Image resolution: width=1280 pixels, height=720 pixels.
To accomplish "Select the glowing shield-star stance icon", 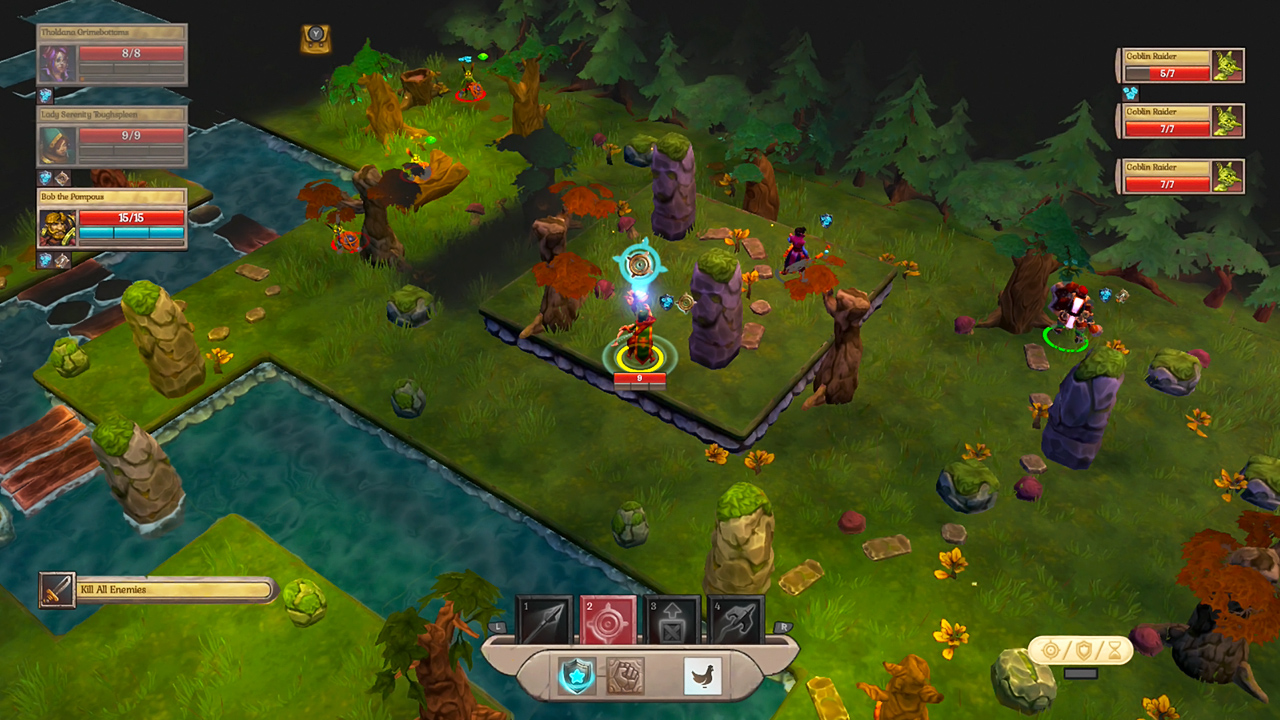I will pyautogui.click(x=575, y=675).
